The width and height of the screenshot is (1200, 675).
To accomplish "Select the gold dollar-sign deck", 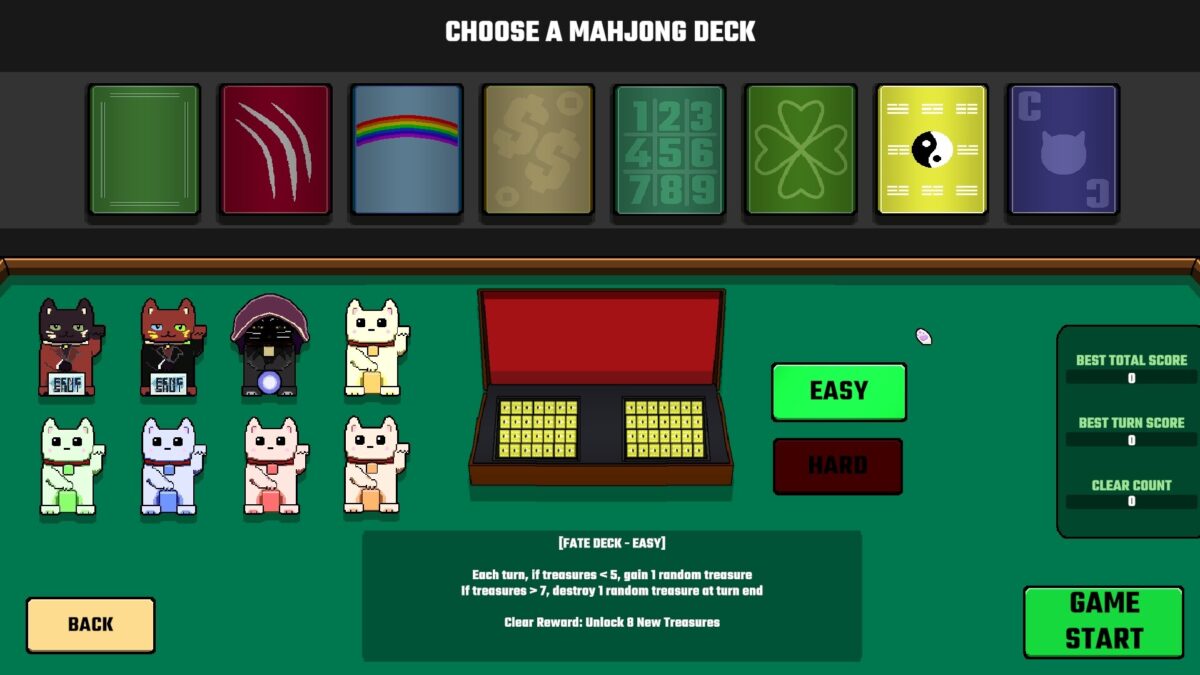I will click(x=538, y=149).
